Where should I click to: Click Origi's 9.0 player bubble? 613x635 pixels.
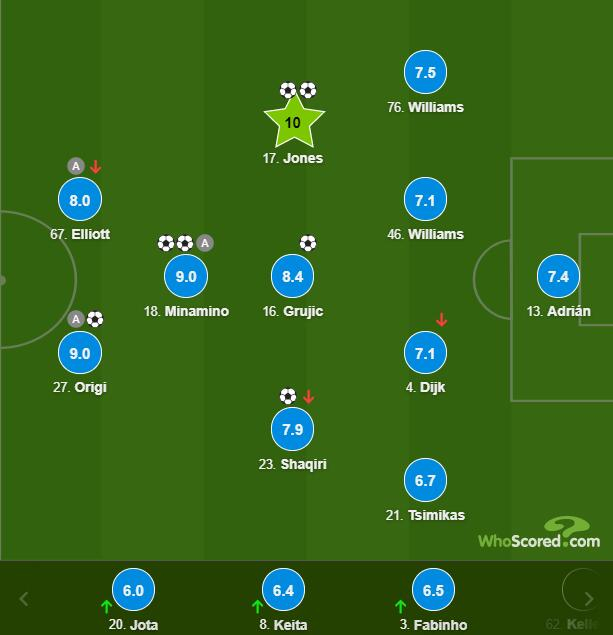(x=80, y=353)
